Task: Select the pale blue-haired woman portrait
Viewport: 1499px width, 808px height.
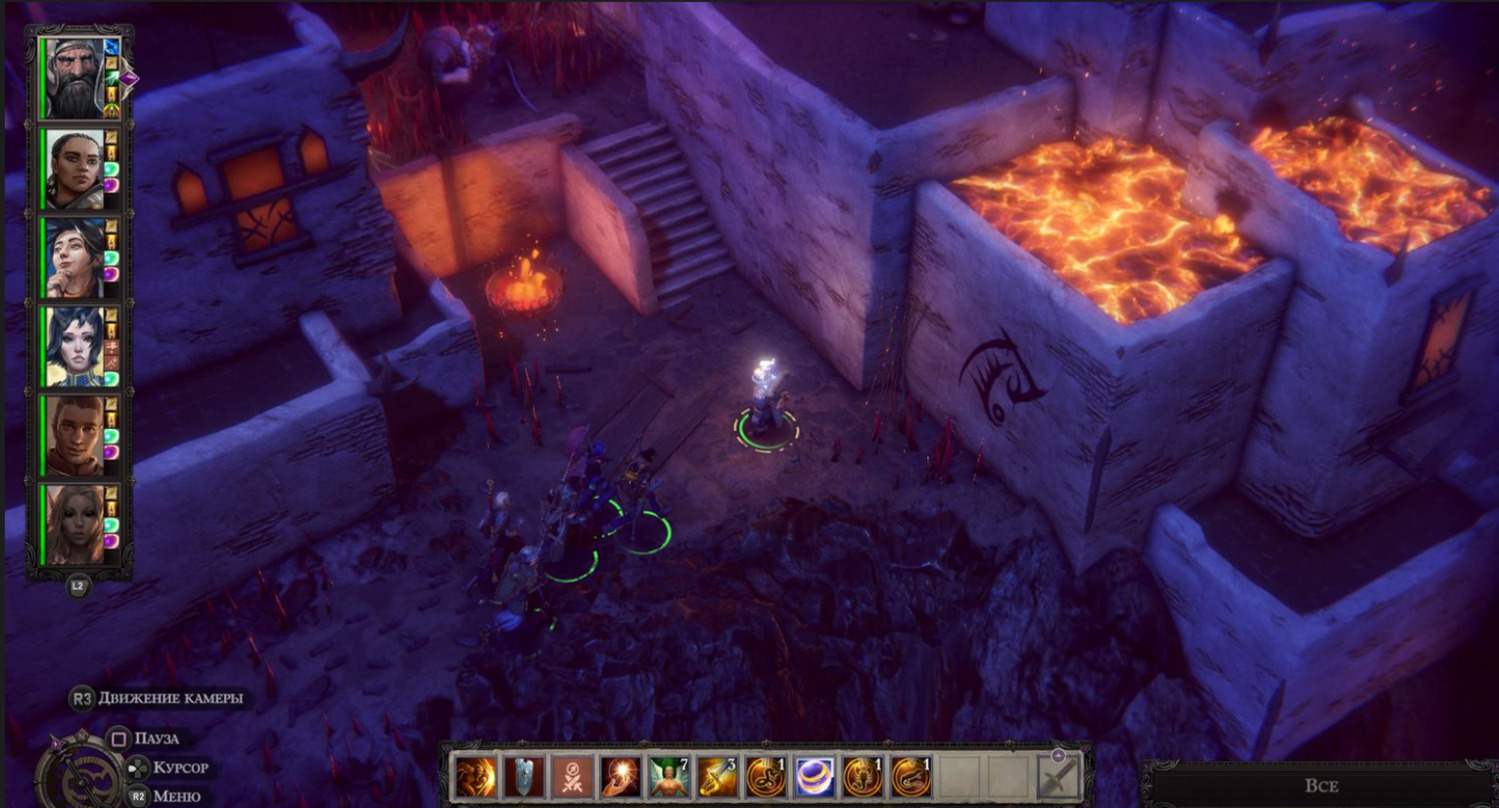Action: click(x=73, y=346)
